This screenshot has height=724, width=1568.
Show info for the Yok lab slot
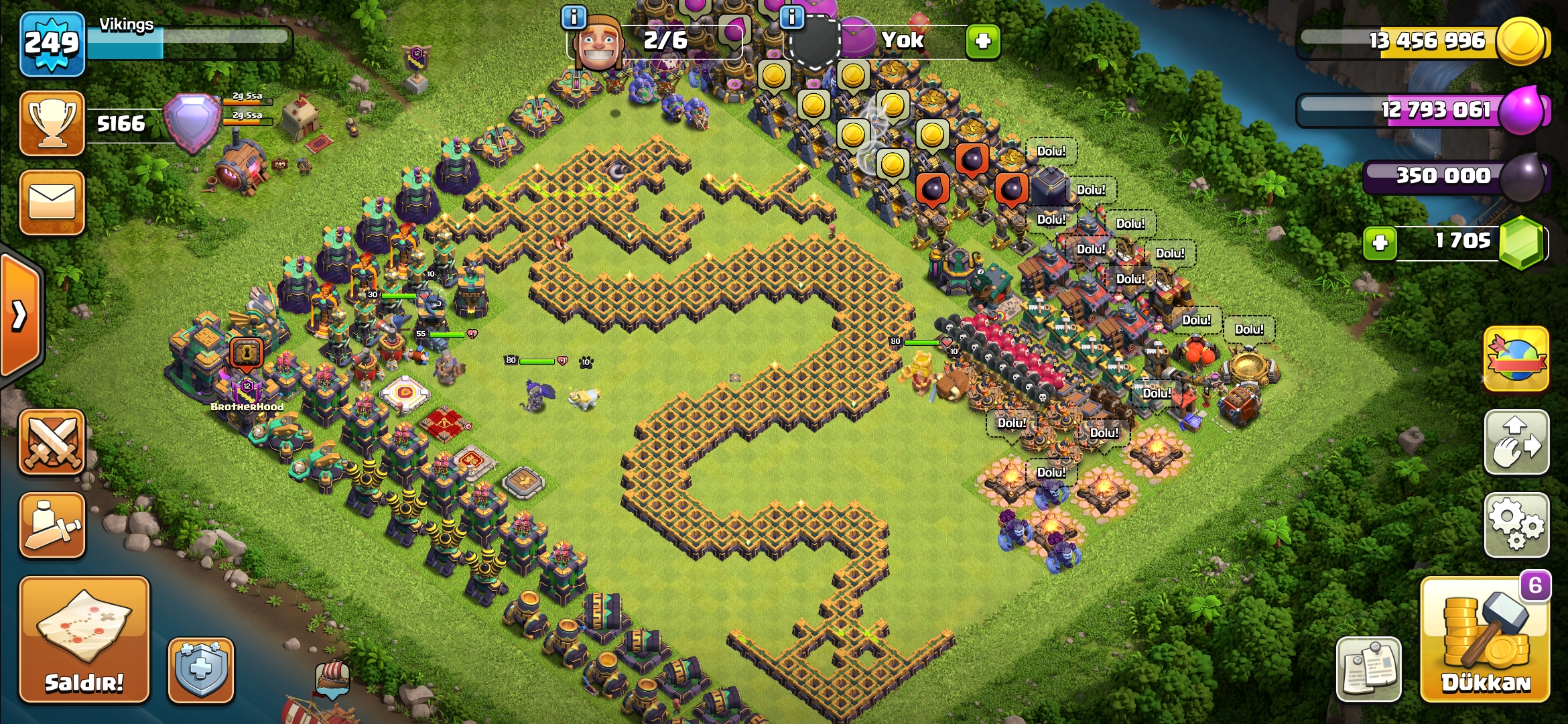coord(792,17)
